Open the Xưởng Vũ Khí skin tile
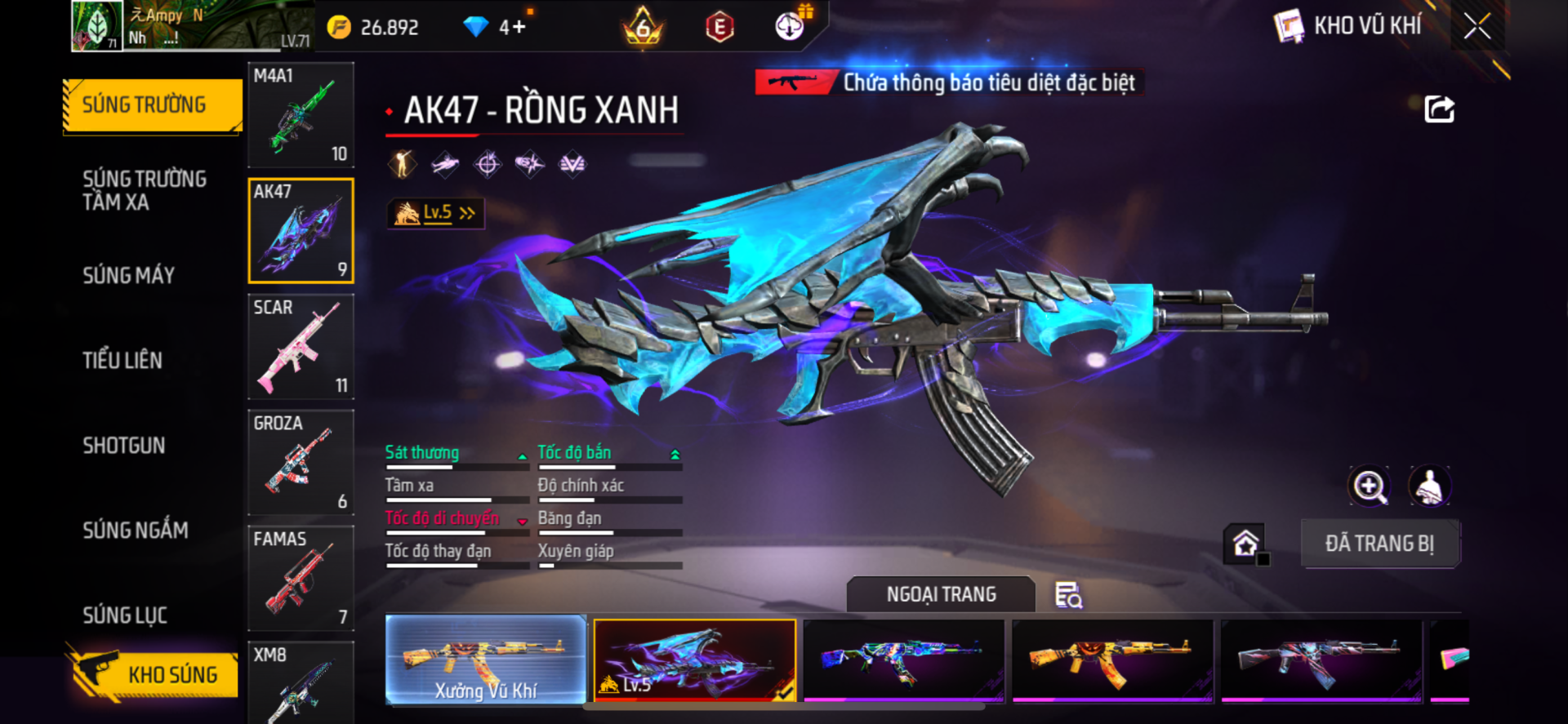 click(x=485, y=660)
